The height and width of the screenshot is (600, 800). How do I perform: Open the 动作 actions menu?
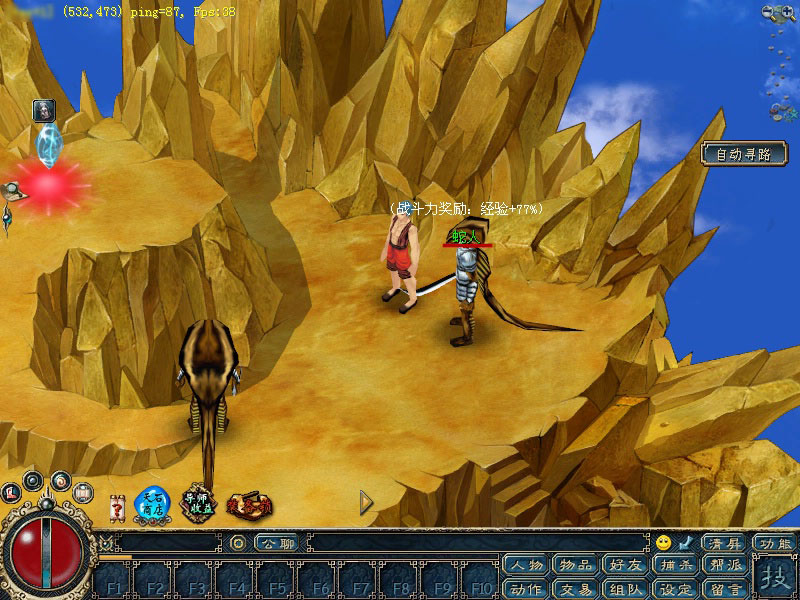tap(526, 588)
